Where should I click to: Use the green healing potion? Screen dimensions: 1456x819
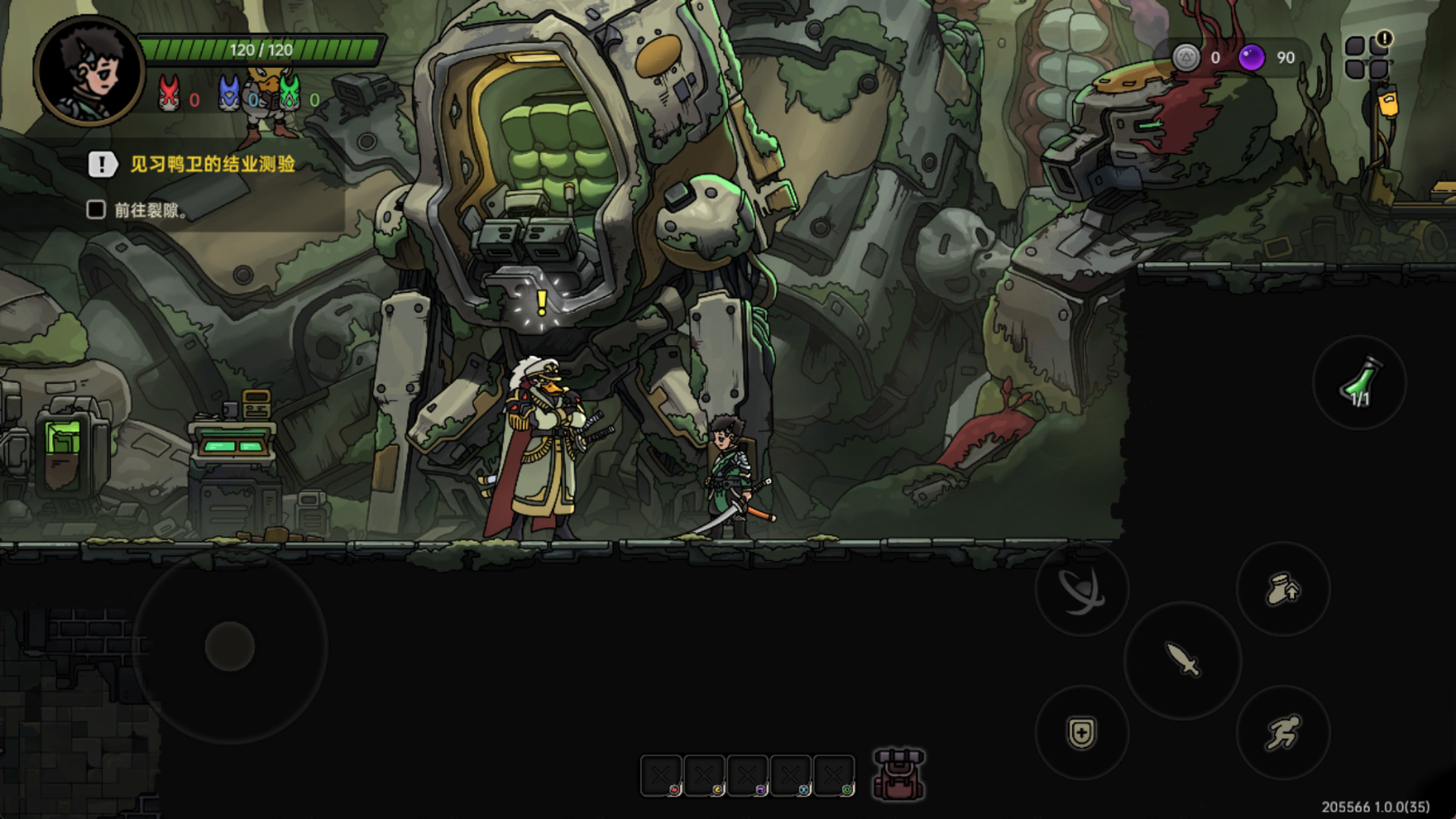point(1359,383)
